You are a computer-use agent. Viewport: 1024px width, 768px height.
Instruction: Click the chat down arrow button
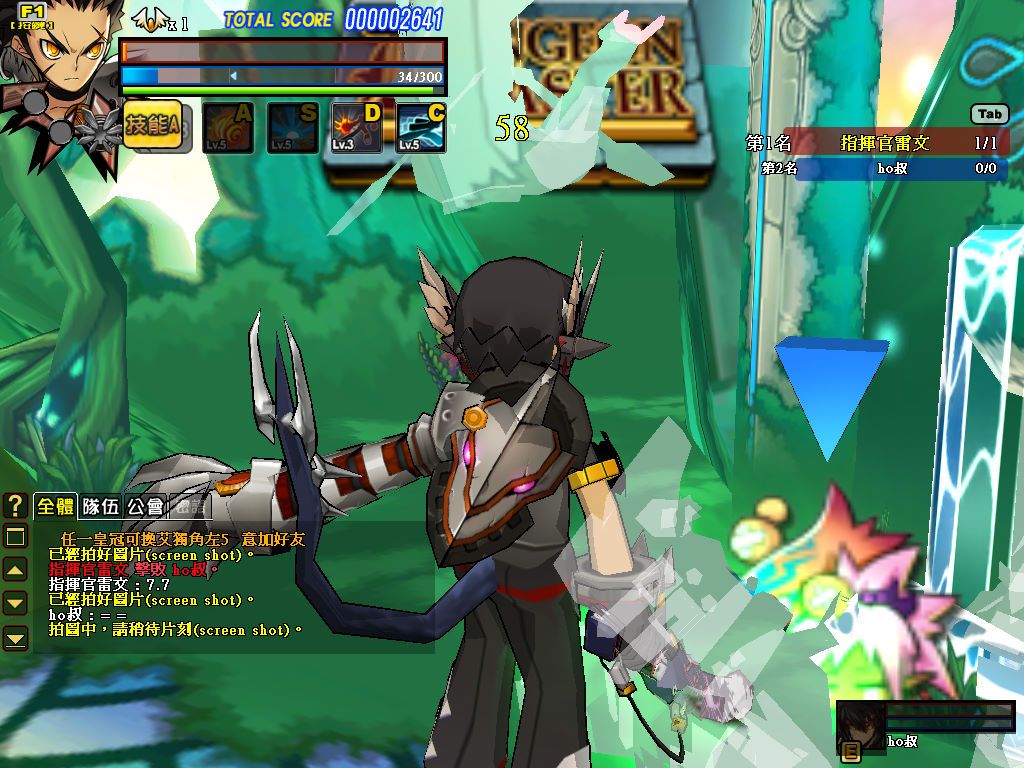click(15, 603)
